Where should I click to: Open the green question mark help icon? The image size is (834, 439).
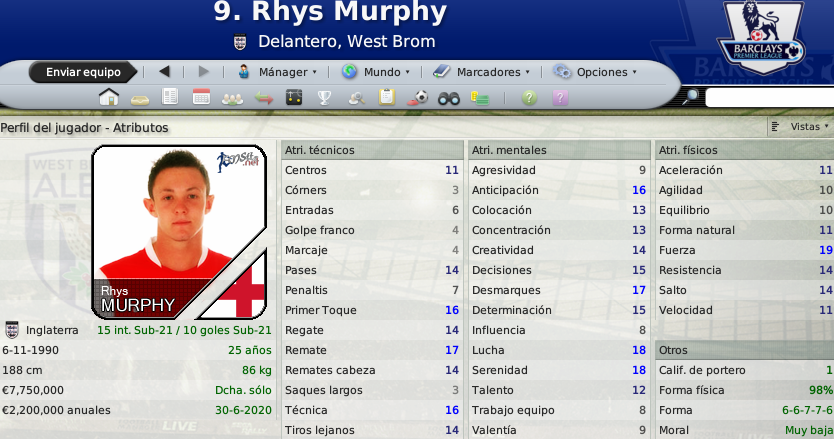click(x=529, y=97)
